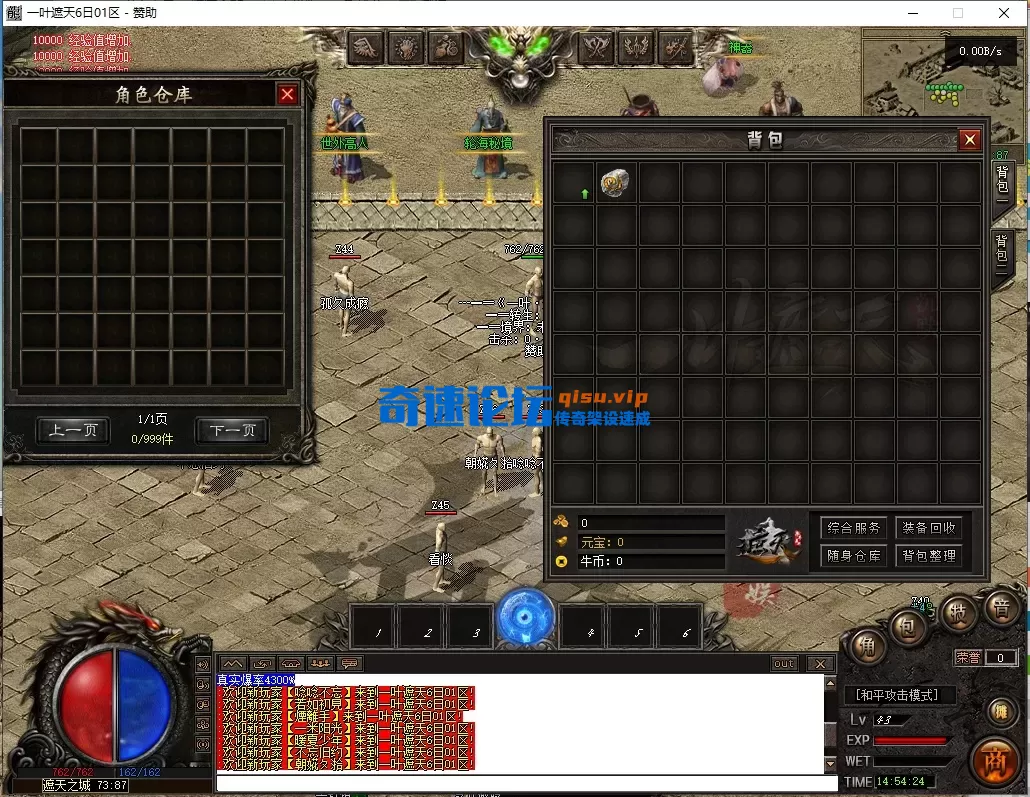Open skills with 技 button
The height and width of the screenshot is (797, 1030).
957,613
